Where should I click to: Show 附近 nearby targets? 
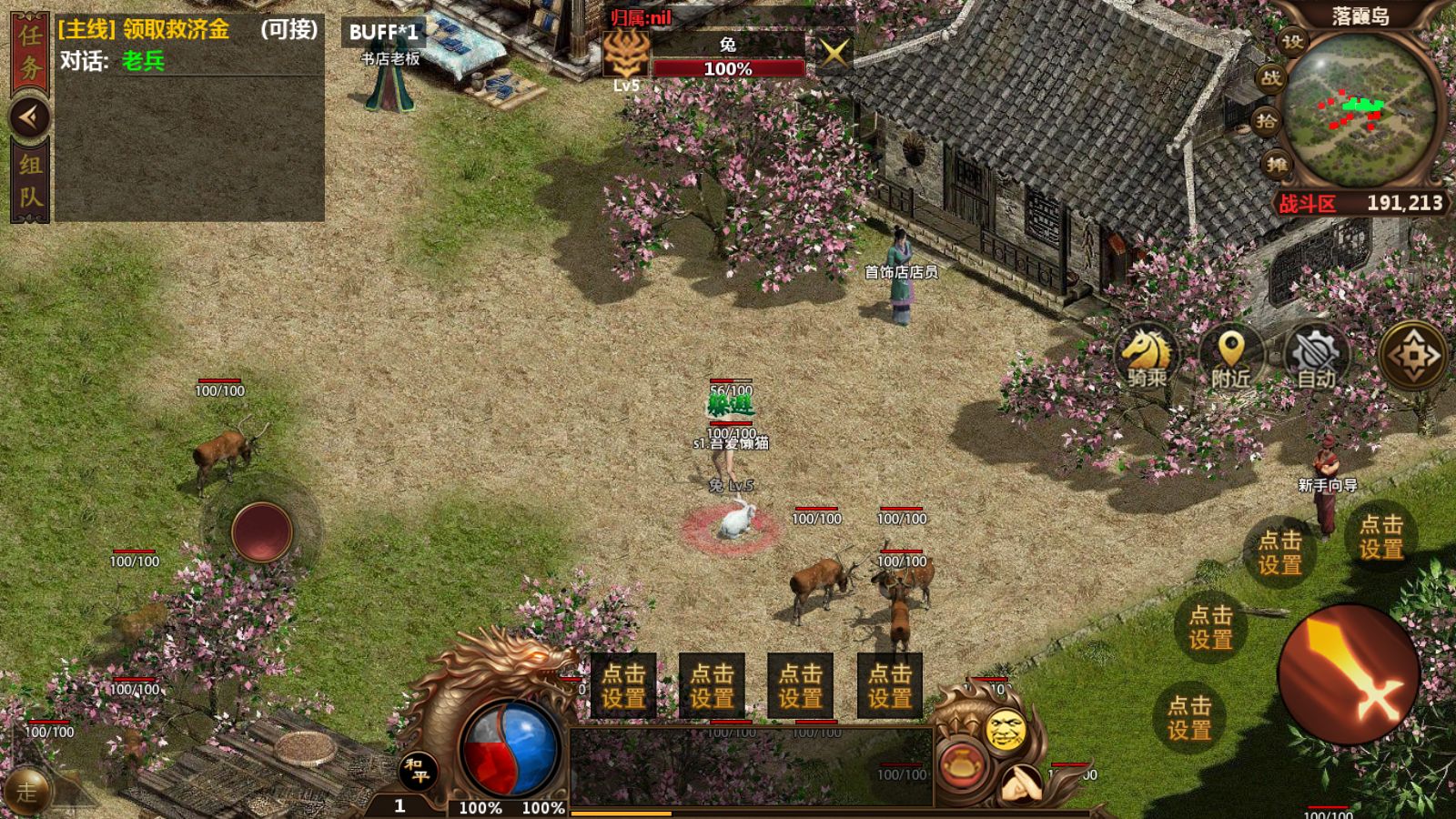(1230, 356)
